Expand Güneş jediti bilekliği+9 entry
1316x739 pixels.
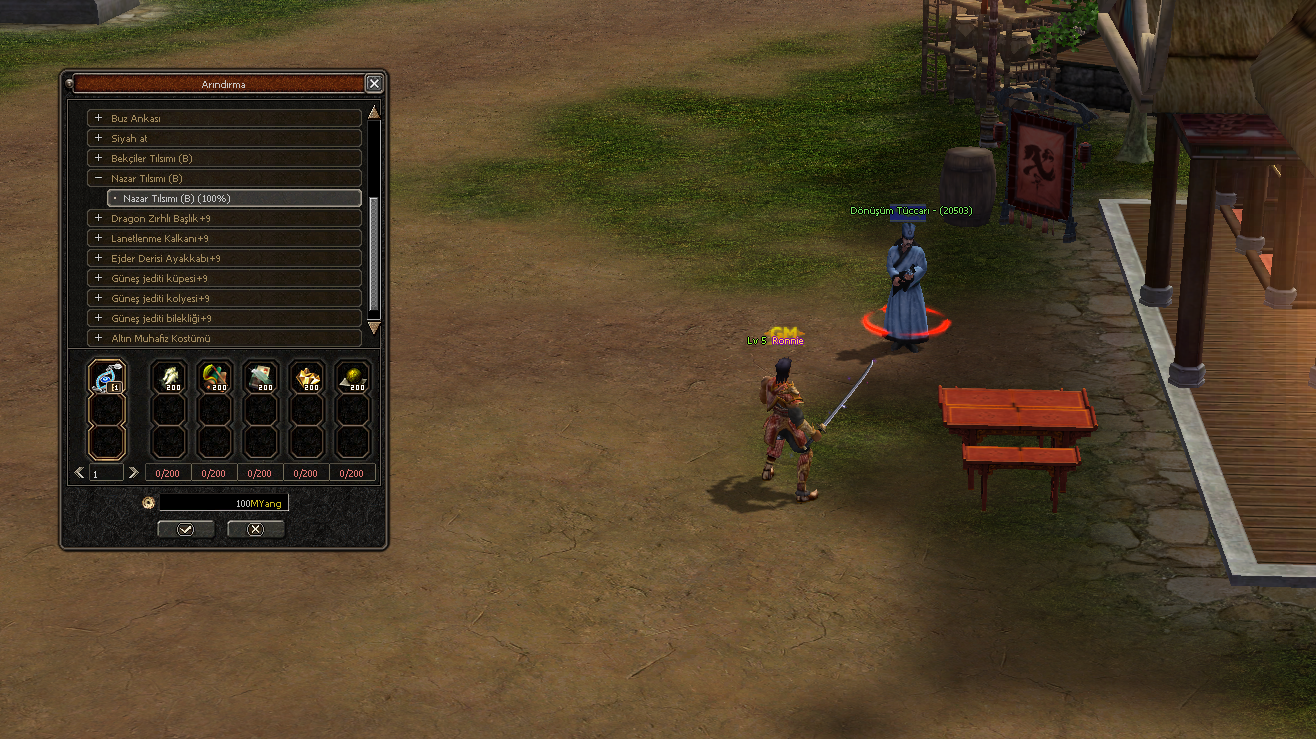tap(98, 318)
